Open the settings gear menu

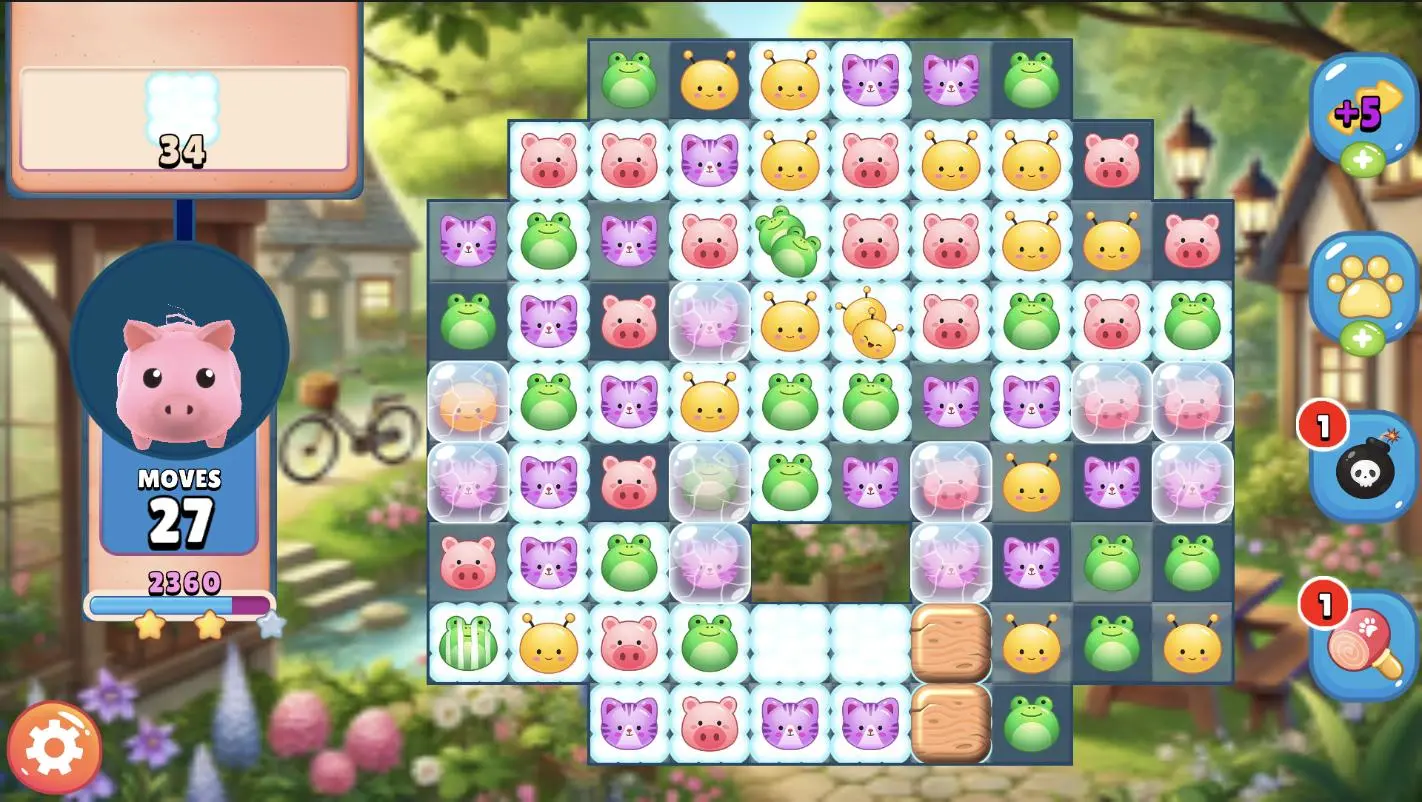(x=54, y=747)
